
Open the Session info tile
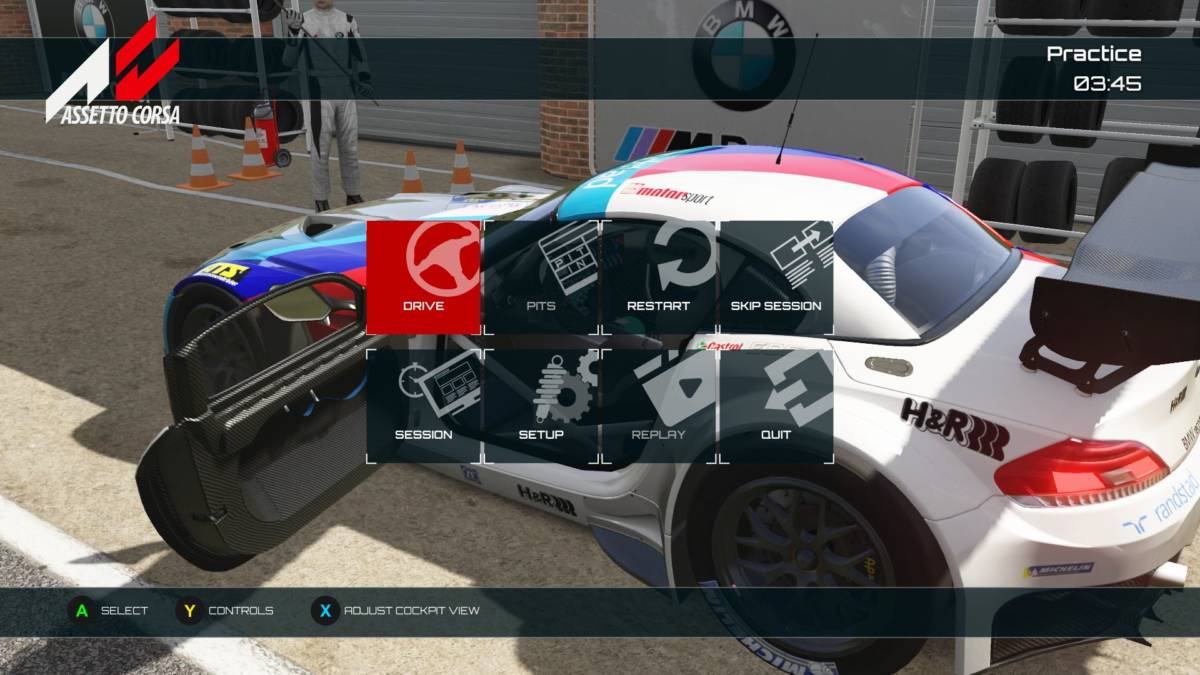[424, 406]
